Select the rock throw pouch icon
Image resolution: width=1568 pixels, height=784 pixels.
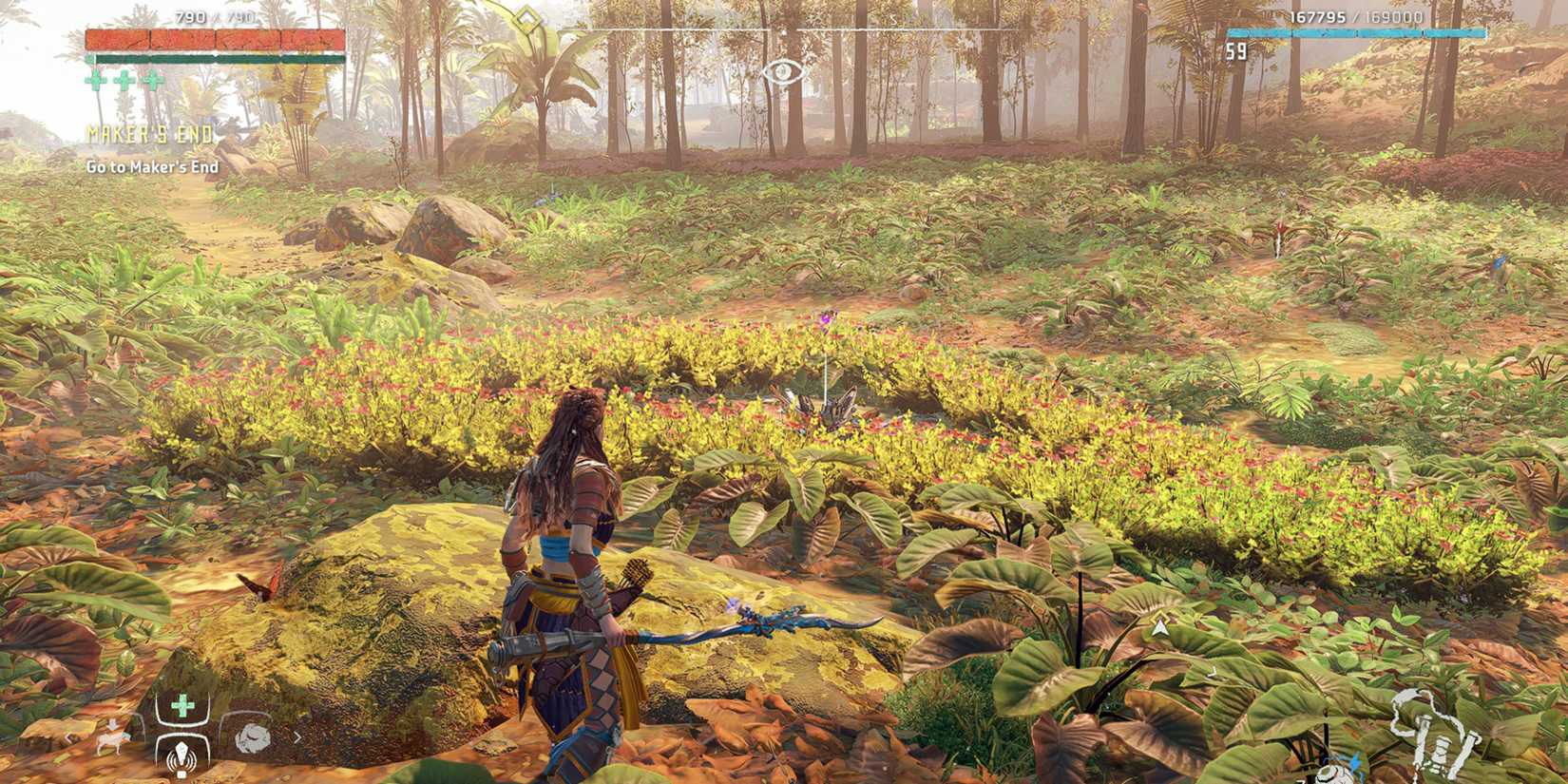tap(252, 736)
